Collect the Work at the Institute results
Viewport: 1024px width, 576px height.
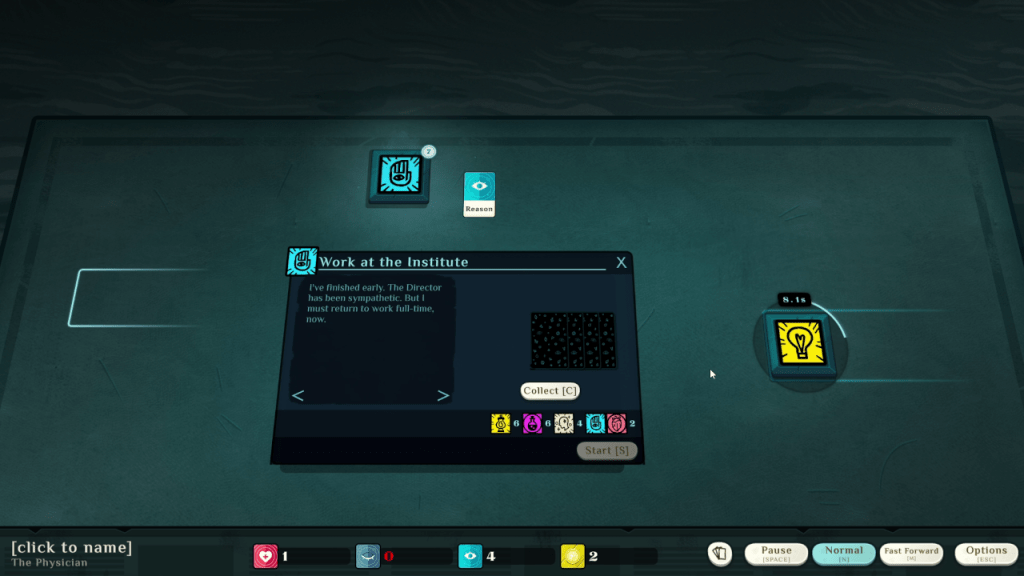click(549, 391)
